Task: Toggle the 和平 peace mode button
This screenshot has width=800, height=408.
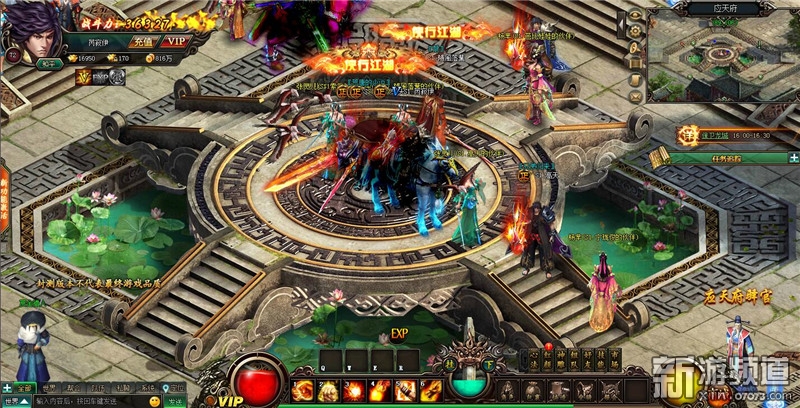Action: click(51, 61)
